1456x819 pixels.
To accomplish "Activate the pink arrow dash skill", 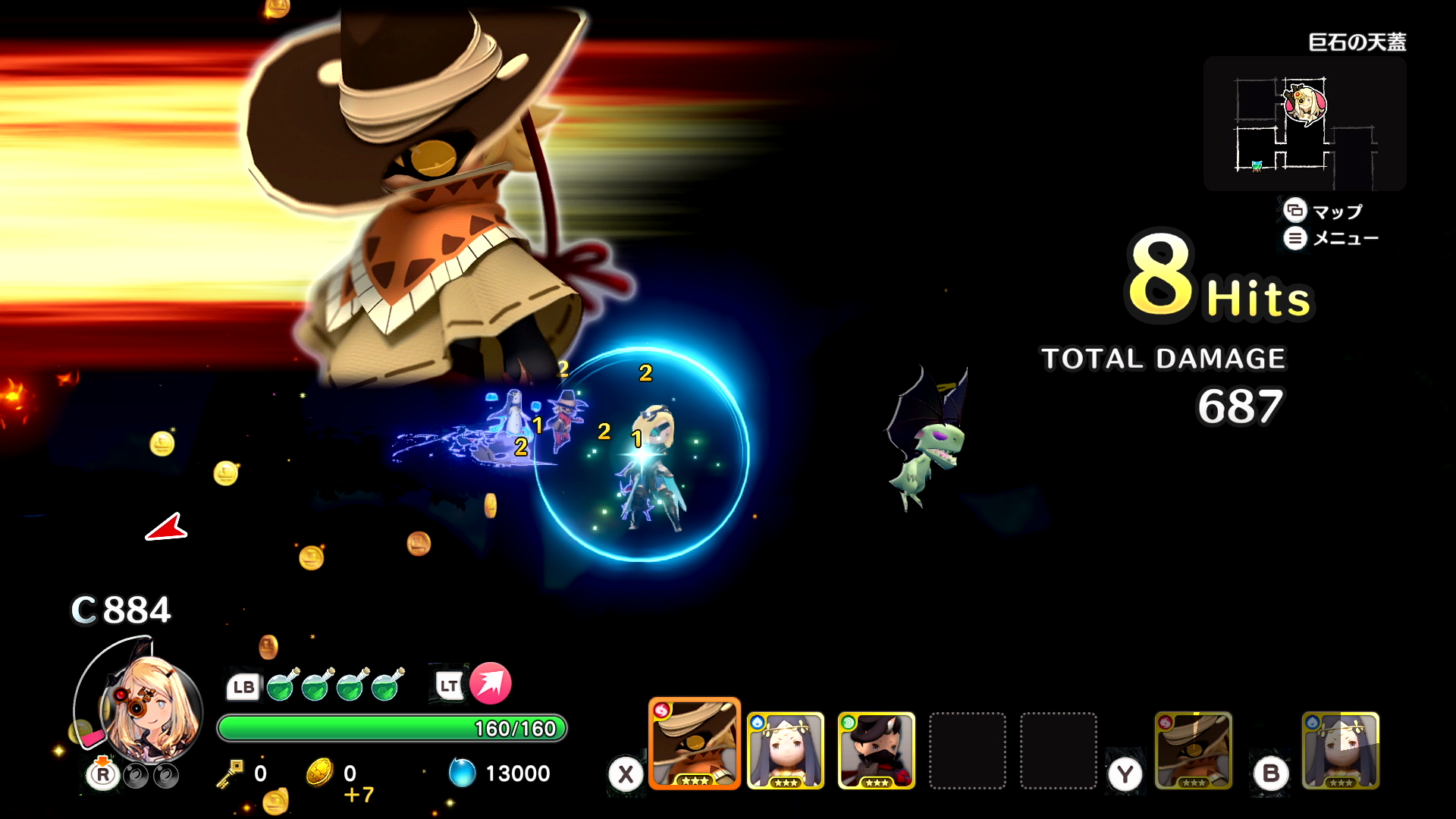I will point(491,683).
